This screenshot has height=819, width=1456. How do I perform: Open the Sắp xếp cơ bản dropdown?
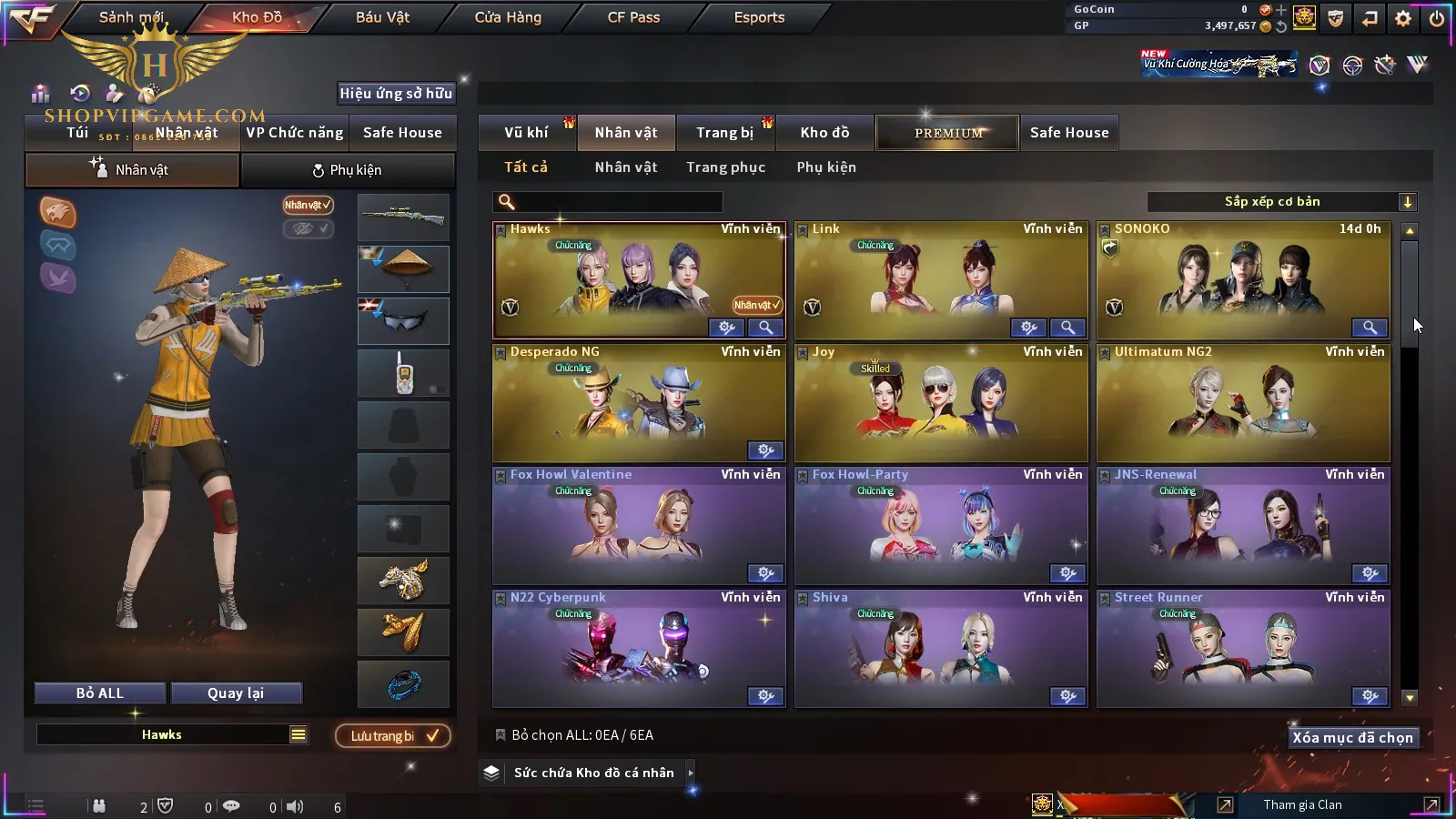pyautogui.click(x=1281, y=202)
